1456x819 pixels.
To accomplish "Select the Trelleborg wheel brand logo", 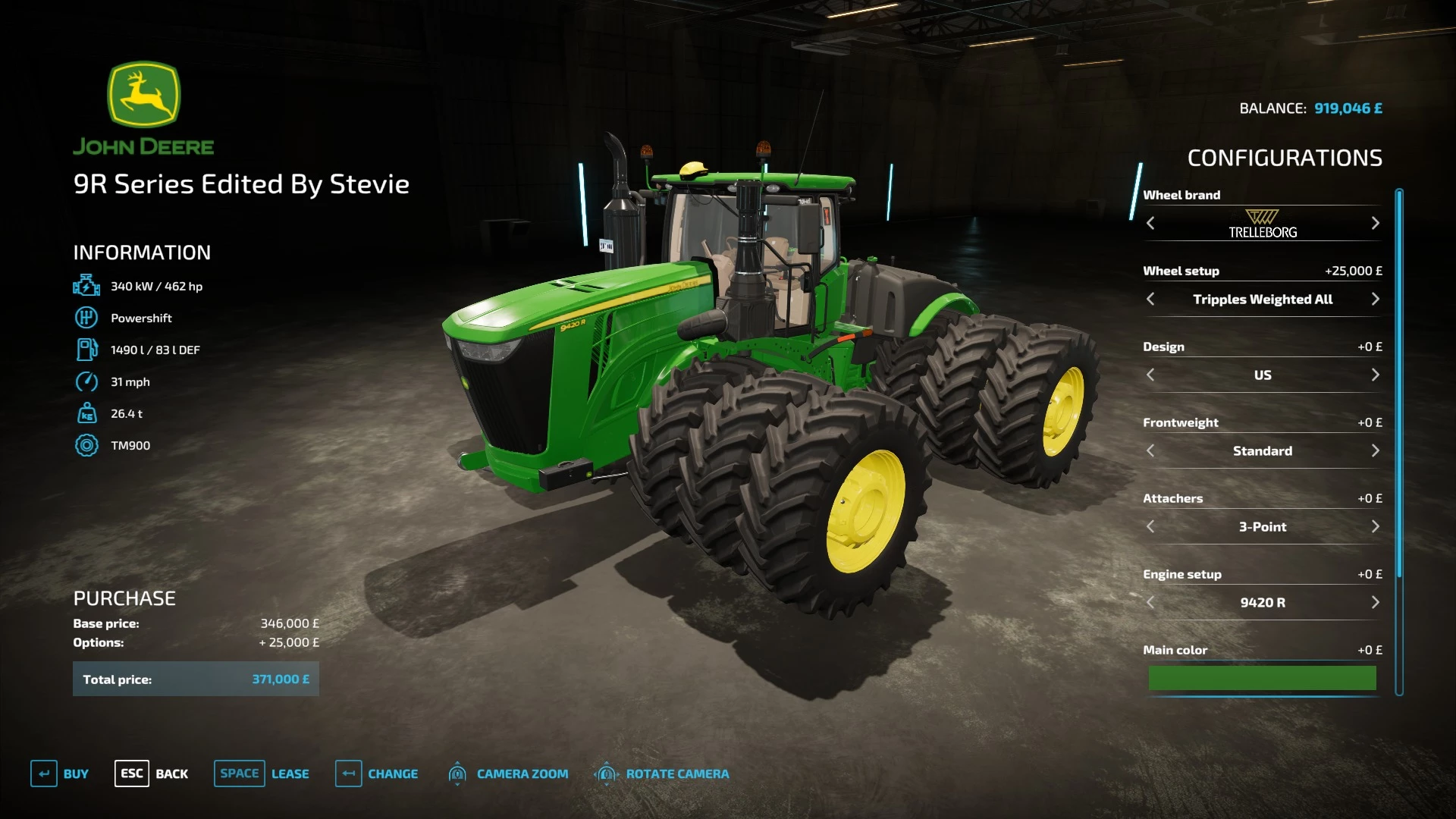I will (x=1262, y=224).
